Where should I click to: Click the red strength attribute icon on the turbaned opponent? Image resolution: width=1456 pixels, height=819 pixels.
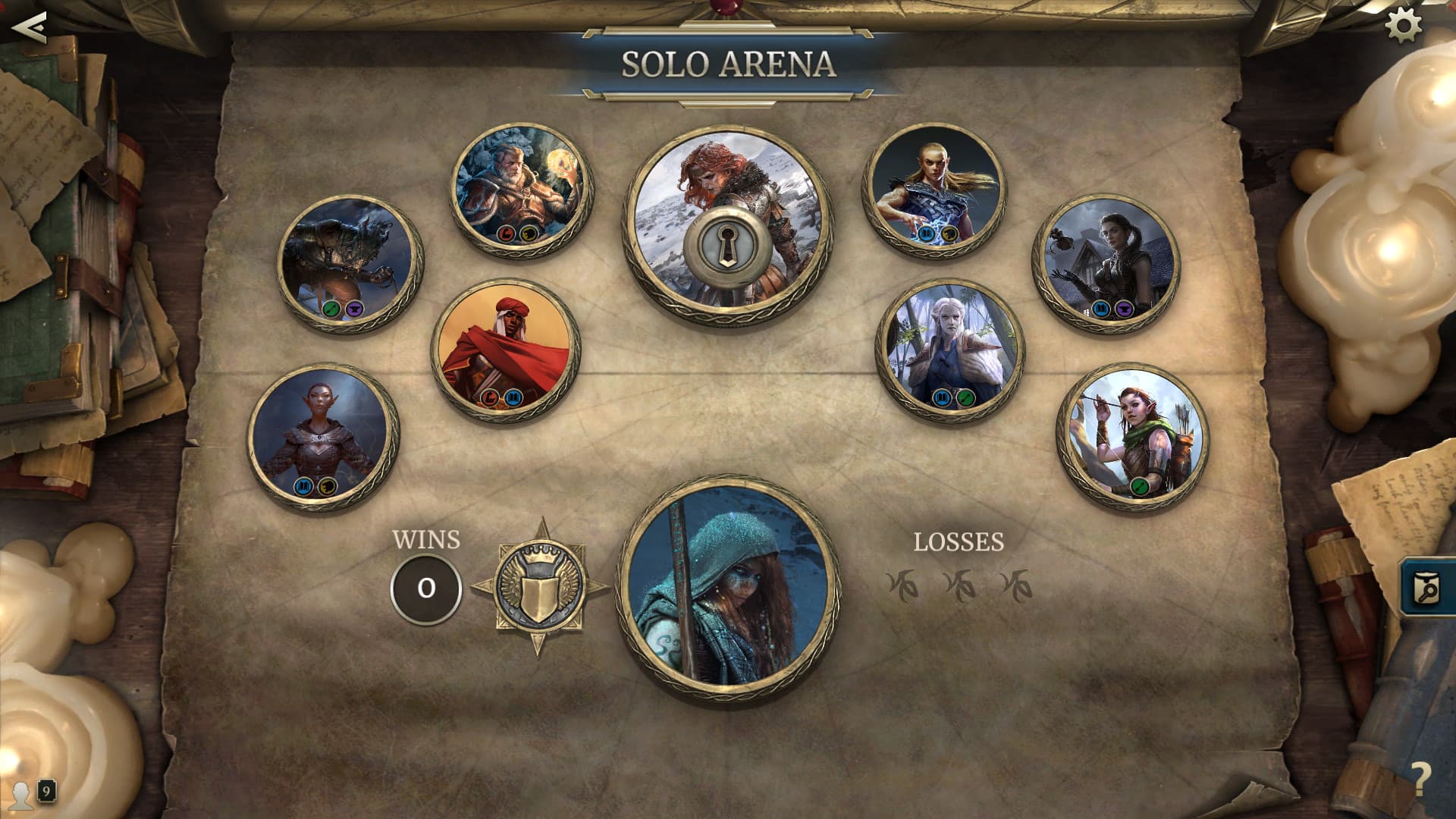point(489,398)
